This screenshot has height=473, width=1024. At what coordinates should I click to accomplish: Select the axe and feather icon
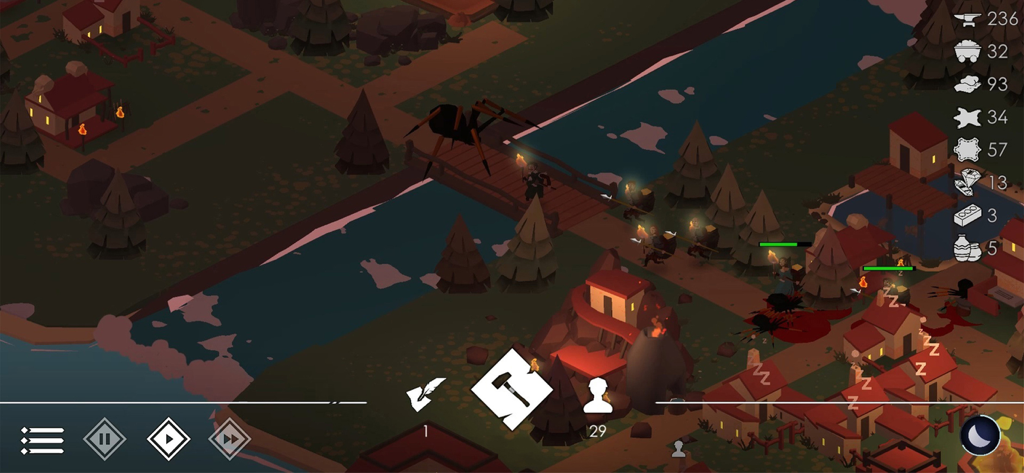(426, 396)
